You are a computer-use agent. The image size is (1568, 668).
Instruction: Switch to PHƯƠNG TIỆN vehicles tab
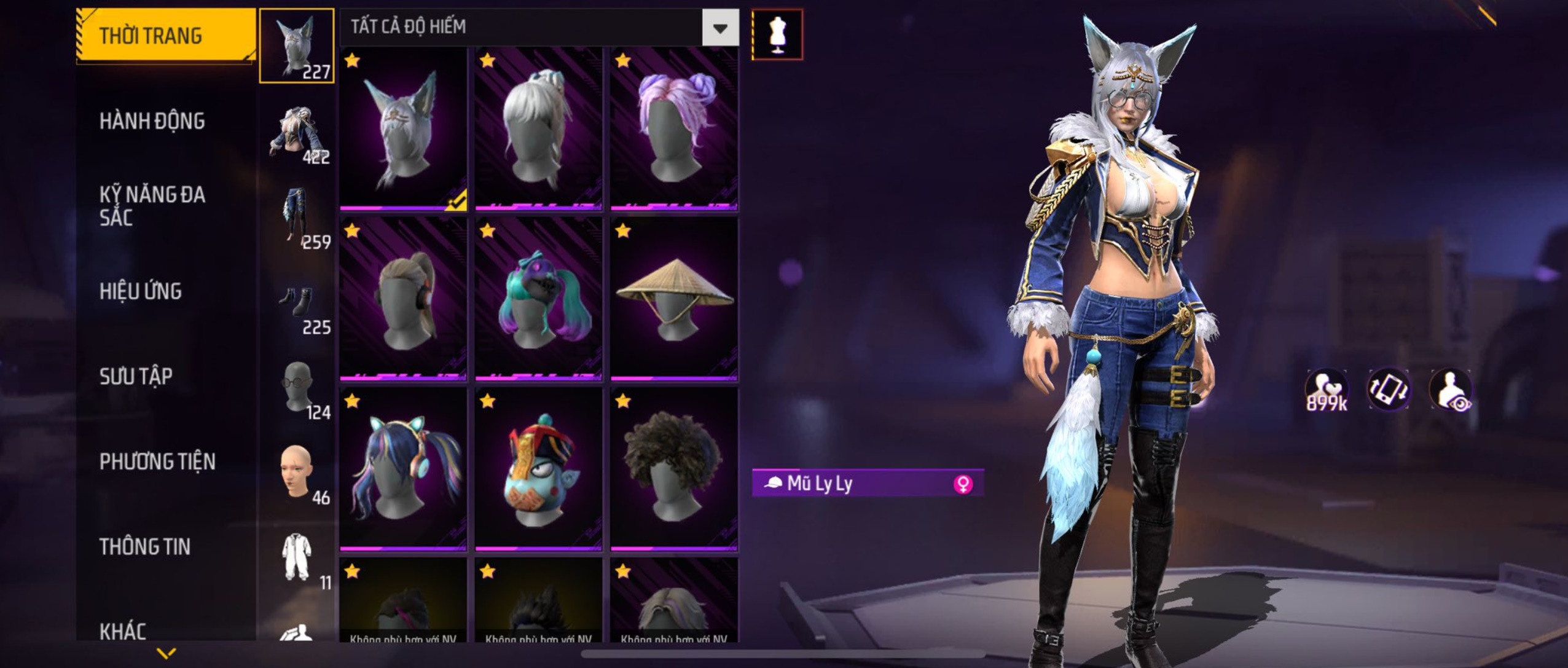click(157, 462)
